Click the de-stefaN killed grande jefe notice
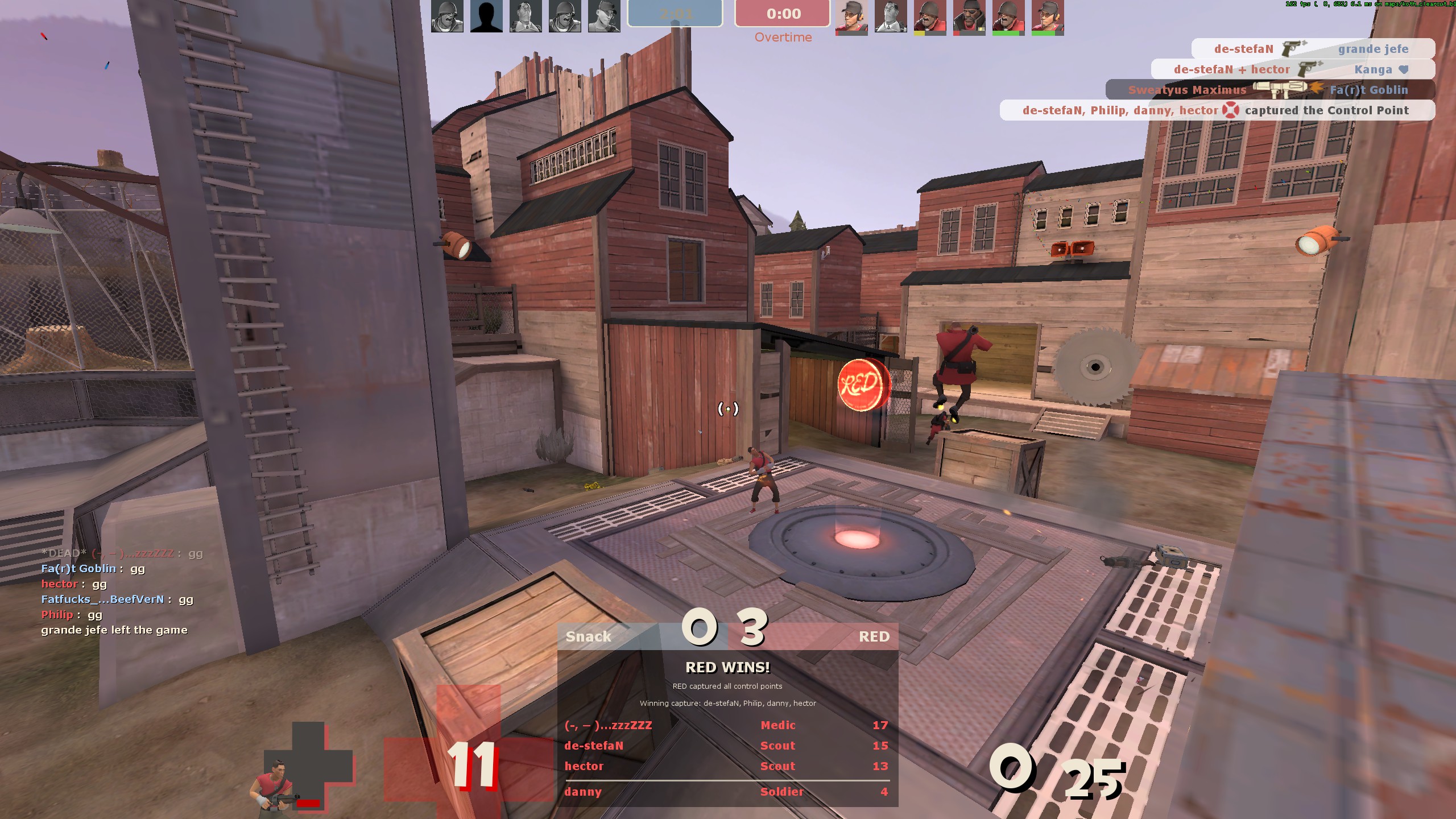Viewport: 1456px width, 819px height. (1312, 49)
